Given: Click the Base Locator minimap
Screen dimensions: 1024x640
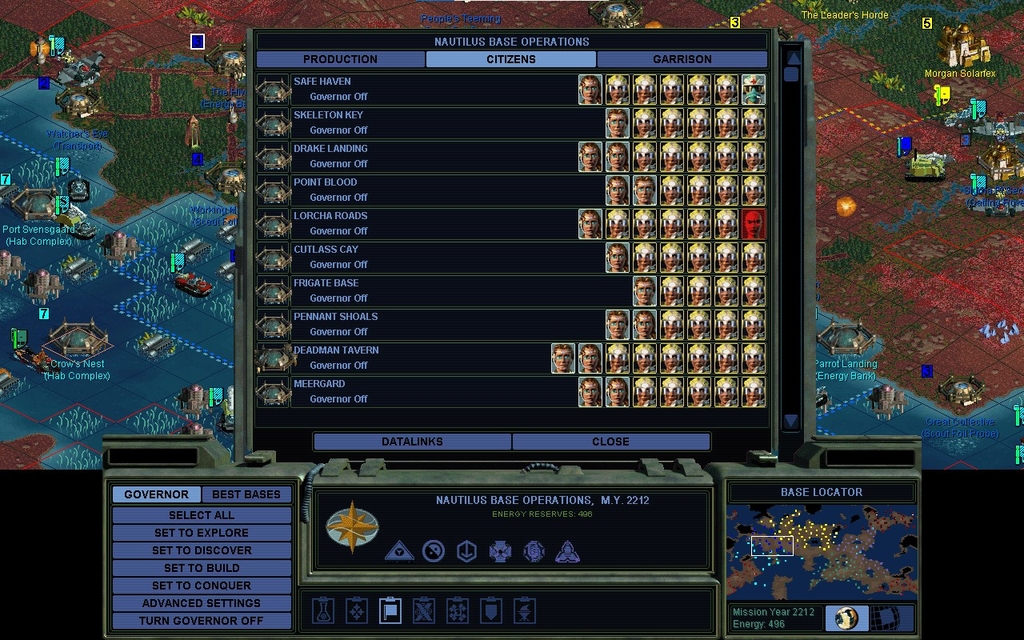Looking at the screenshot, I should pos(821,552).
